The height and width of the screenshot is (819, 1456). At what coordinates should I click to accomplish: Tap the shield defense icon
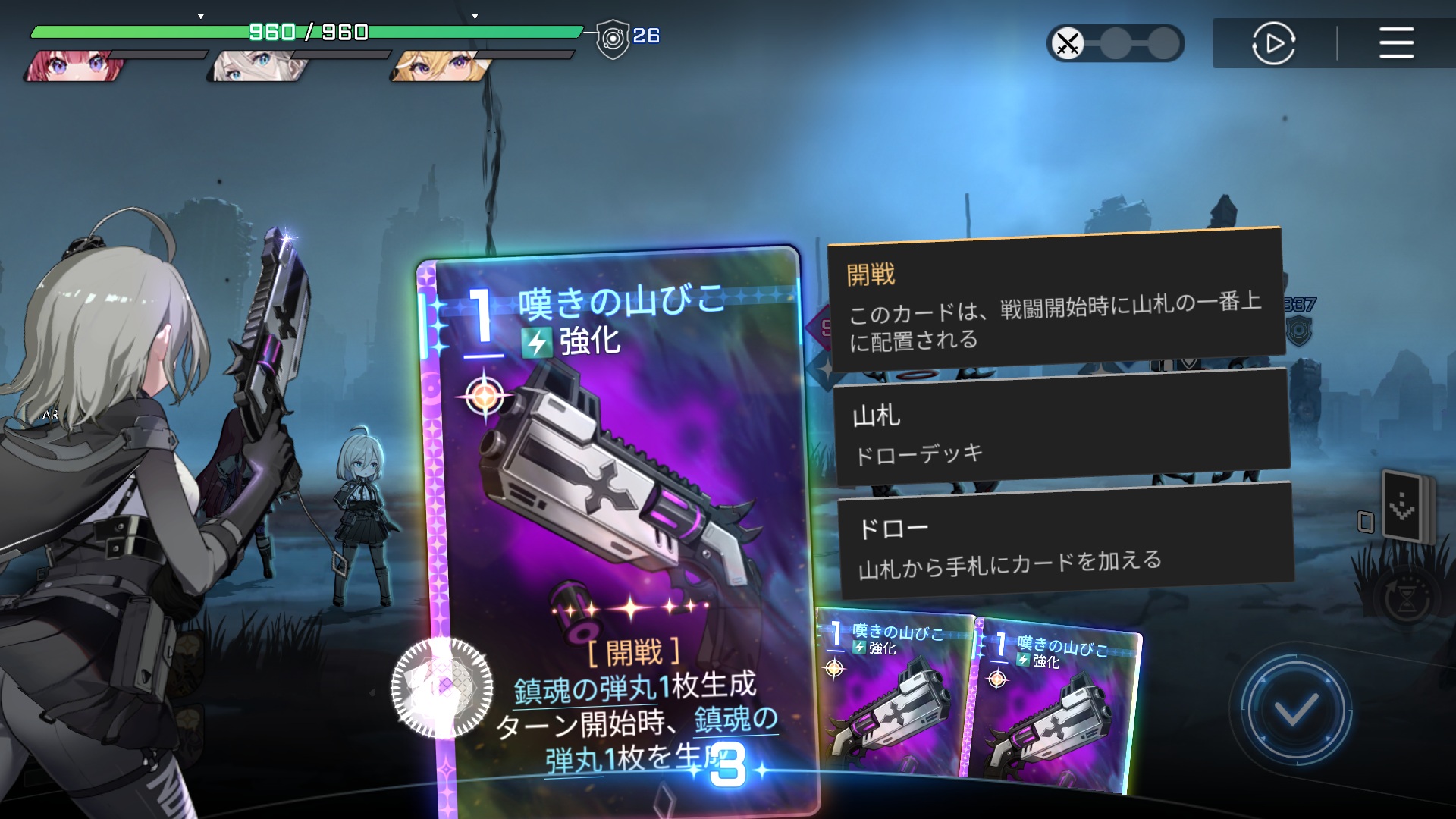[613, 38]
